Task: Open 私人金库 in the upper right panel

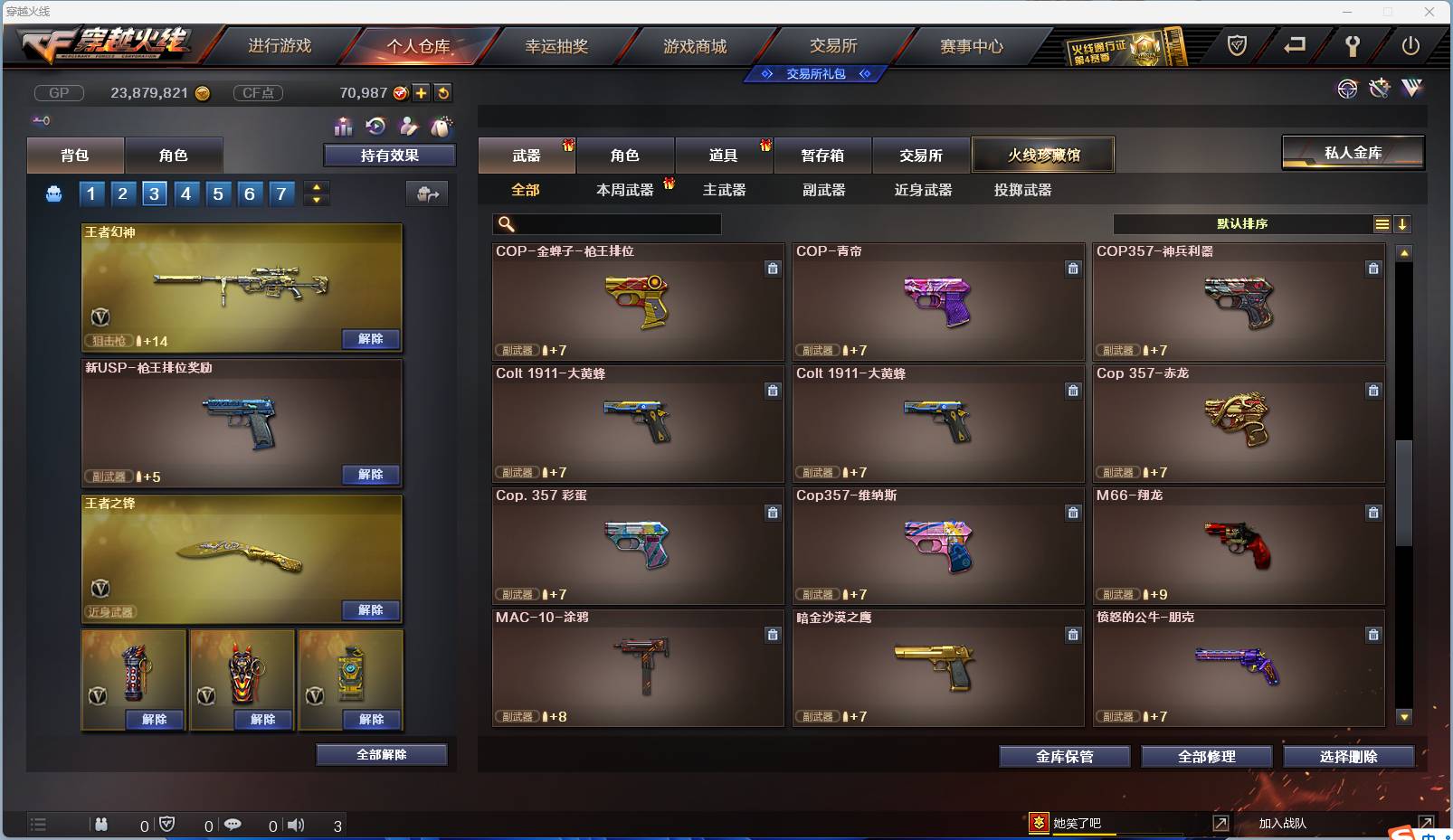Action: pyautogui.click(x=1353, y=152)
